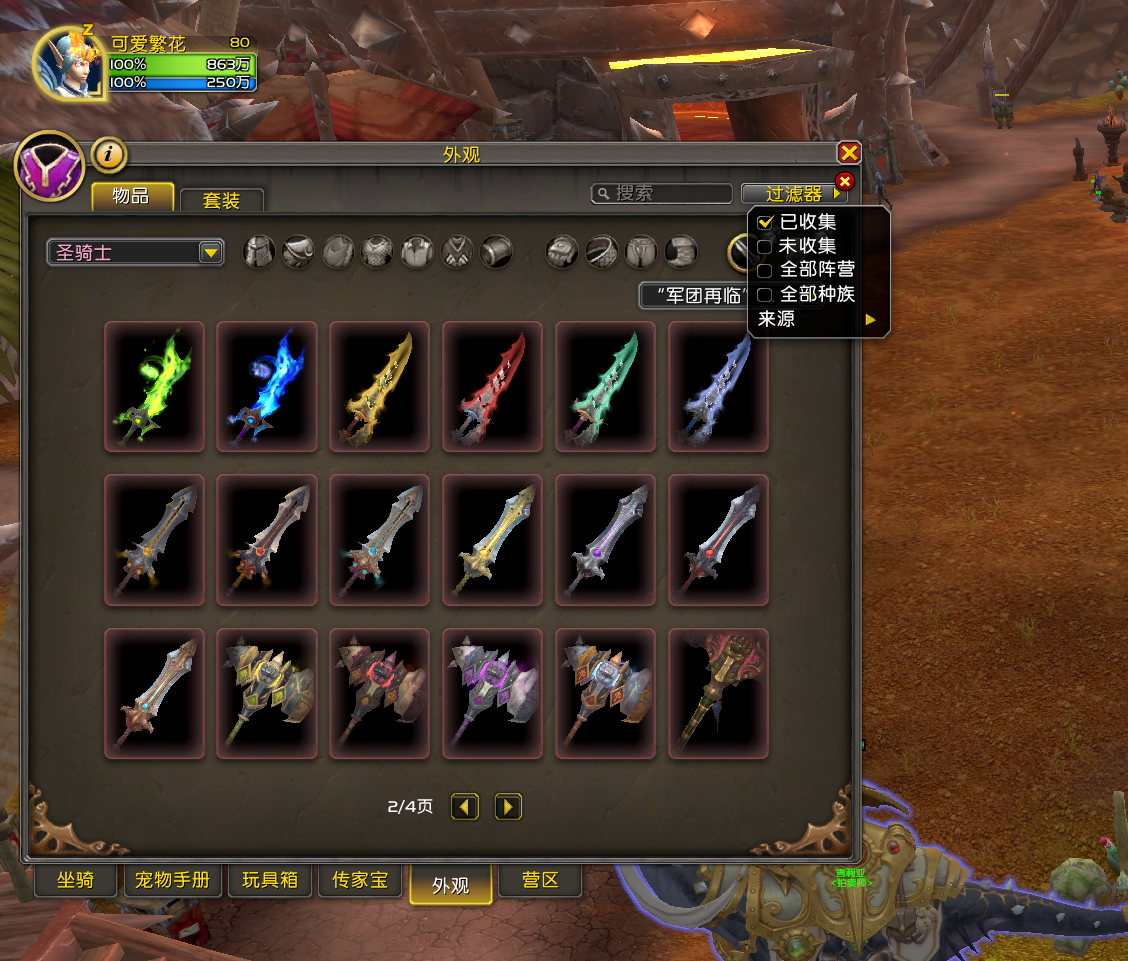Choose the helmet slot icon
Viewport: 1128px width, 961px height.
coord(260,252)
